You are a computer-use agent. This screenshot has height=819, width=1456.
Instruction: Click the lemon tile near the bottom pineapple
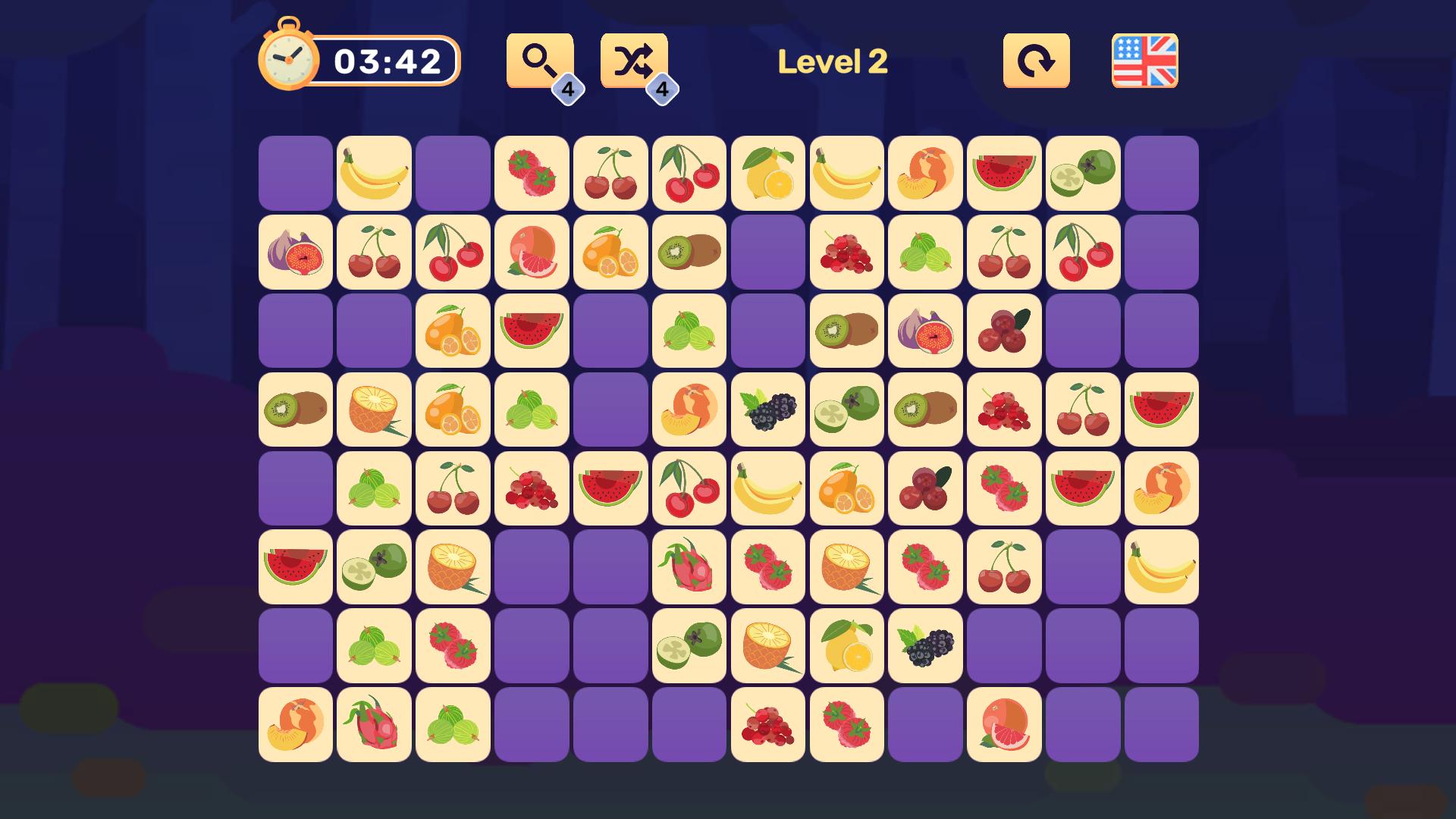(x=846, y=646)
